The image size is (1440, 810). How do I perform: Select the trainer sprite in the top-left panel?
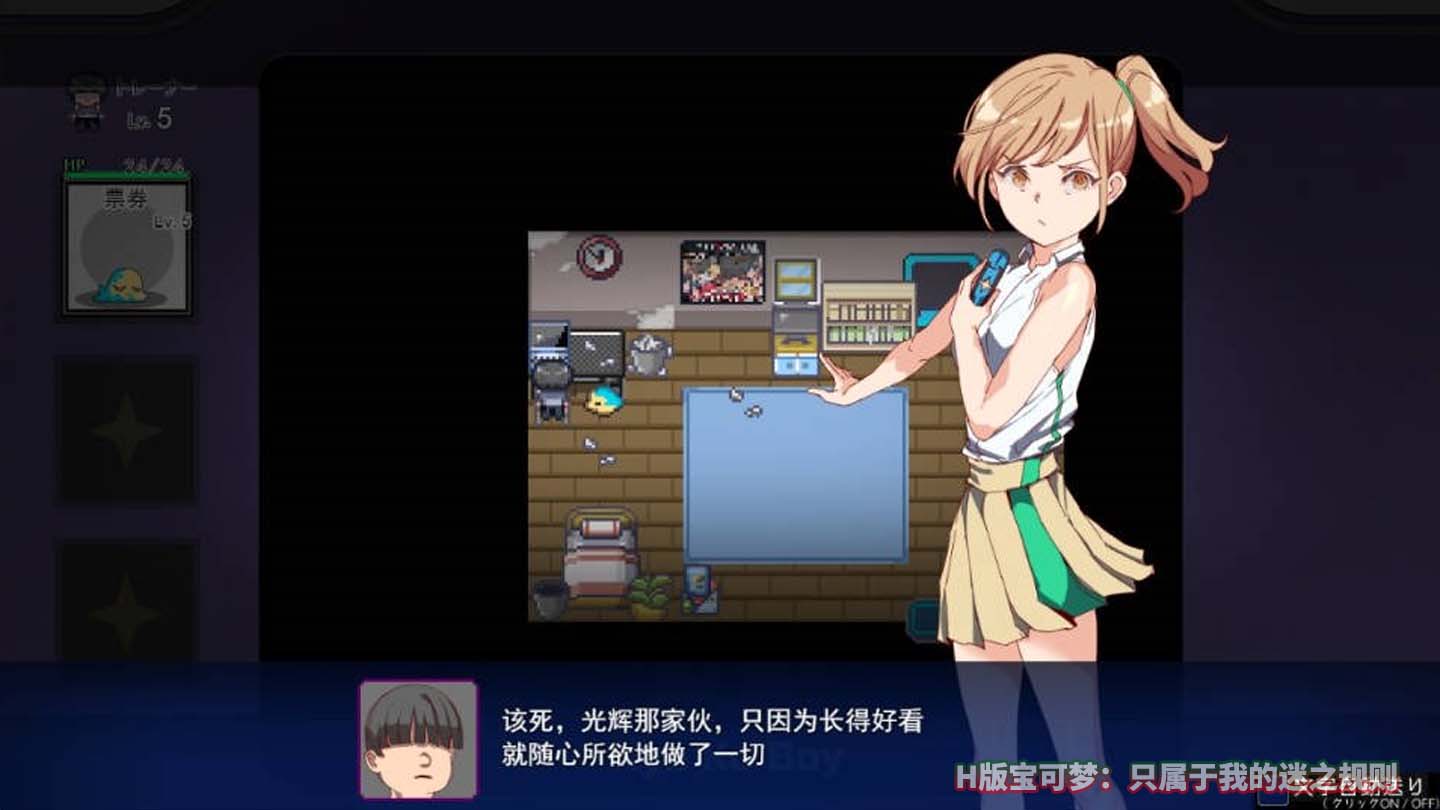88,100
